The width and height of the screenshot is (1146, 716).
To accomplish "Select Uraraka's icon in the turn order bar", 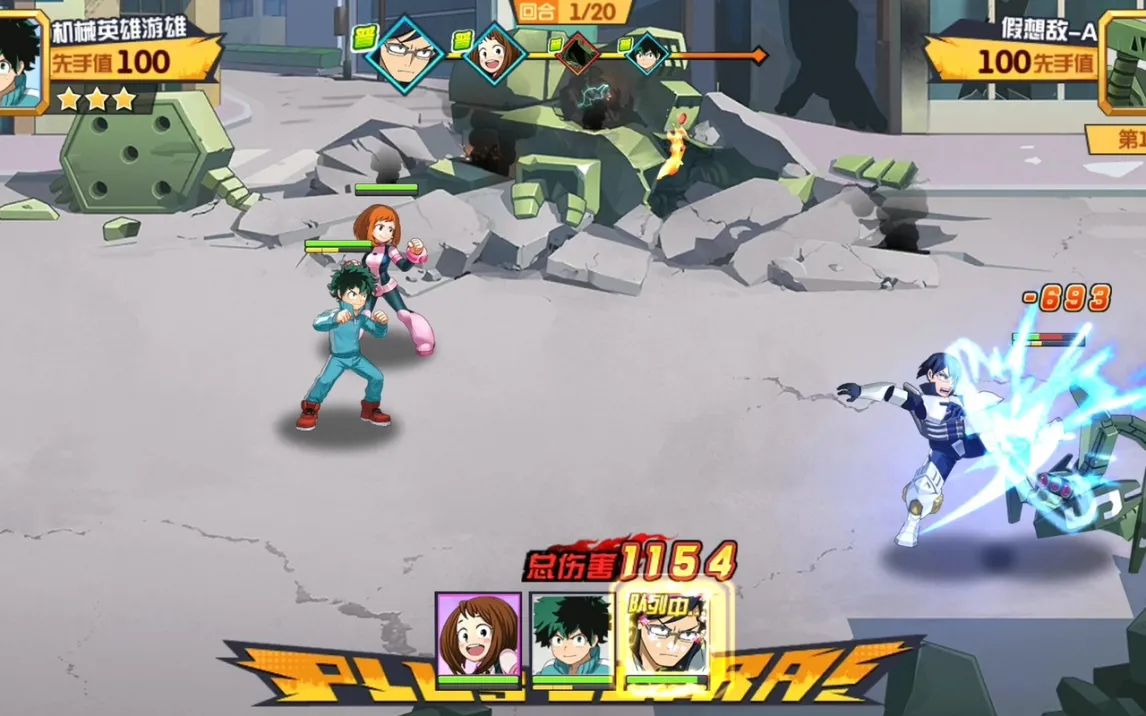I will pos(493,53).
